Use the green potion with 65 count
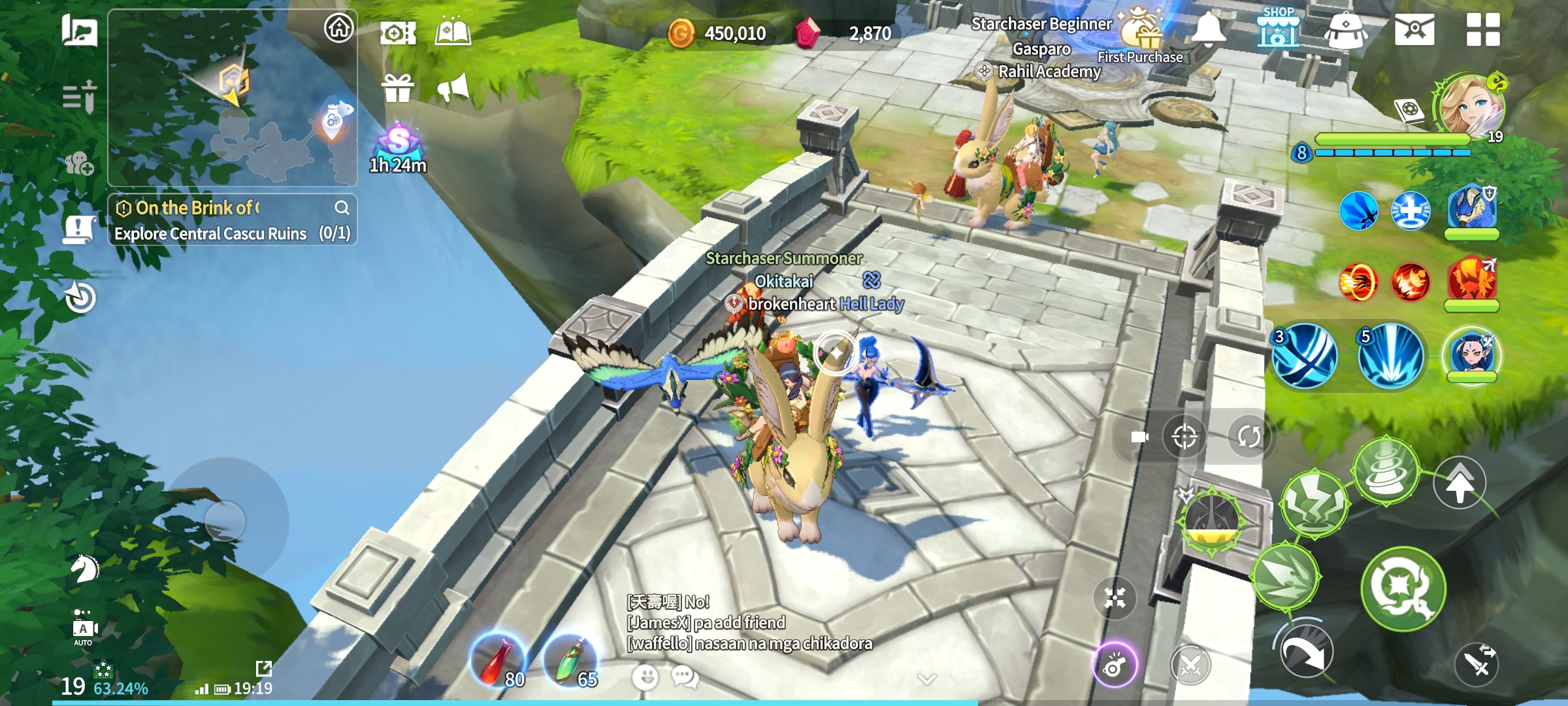 (x=571, y=662)
